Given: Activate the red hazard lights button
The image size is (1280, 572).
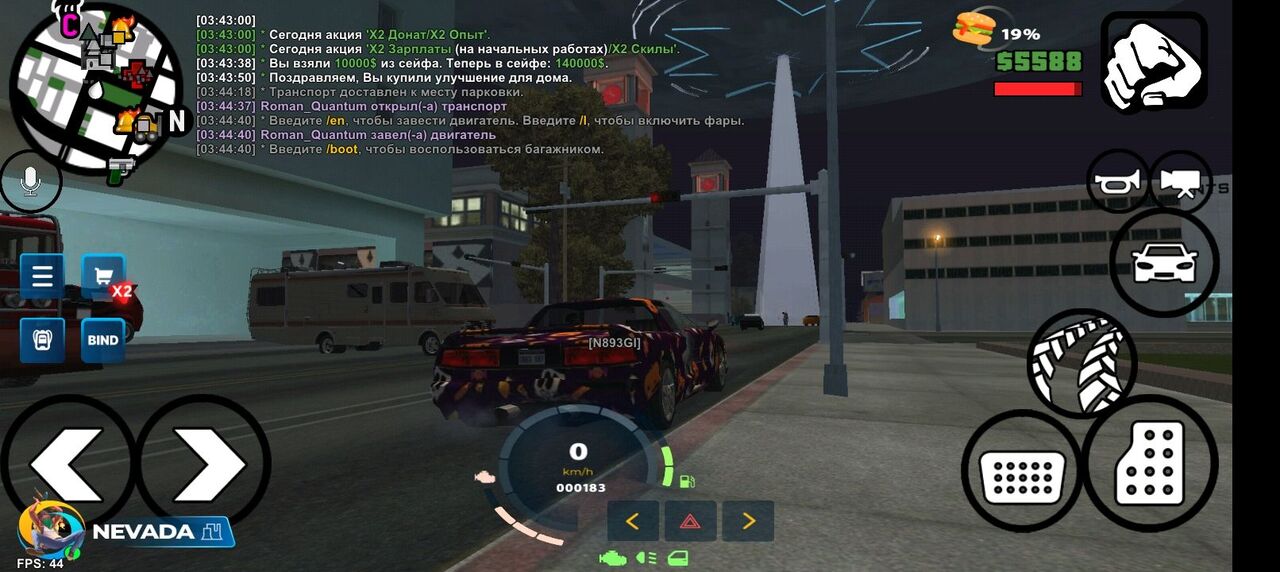Looking at the screenshot, I should pos(690,521).
